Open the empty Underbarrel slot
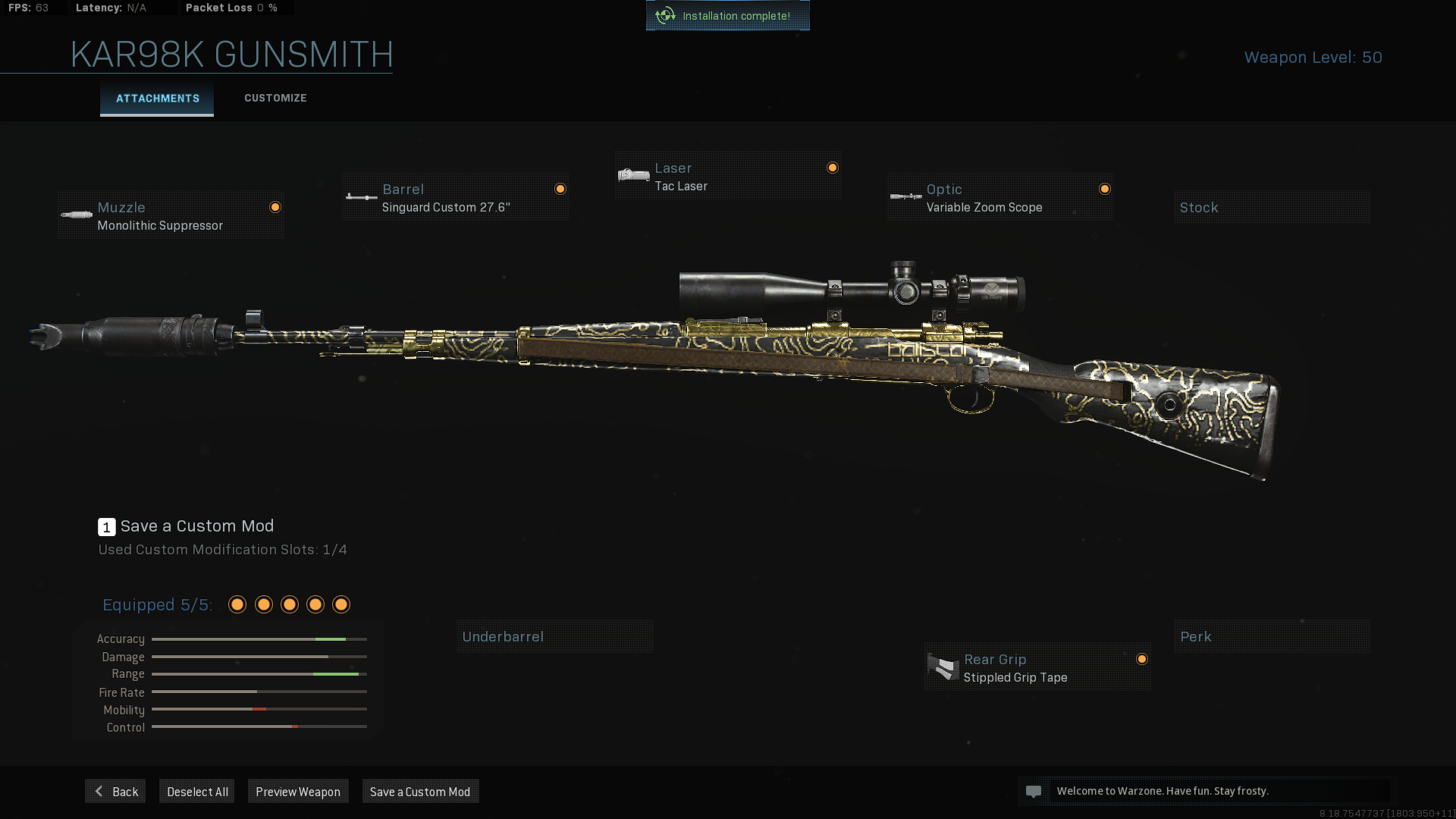This screenshot has height=819, width=1456. pyautogui.click(x=554, y=637)
